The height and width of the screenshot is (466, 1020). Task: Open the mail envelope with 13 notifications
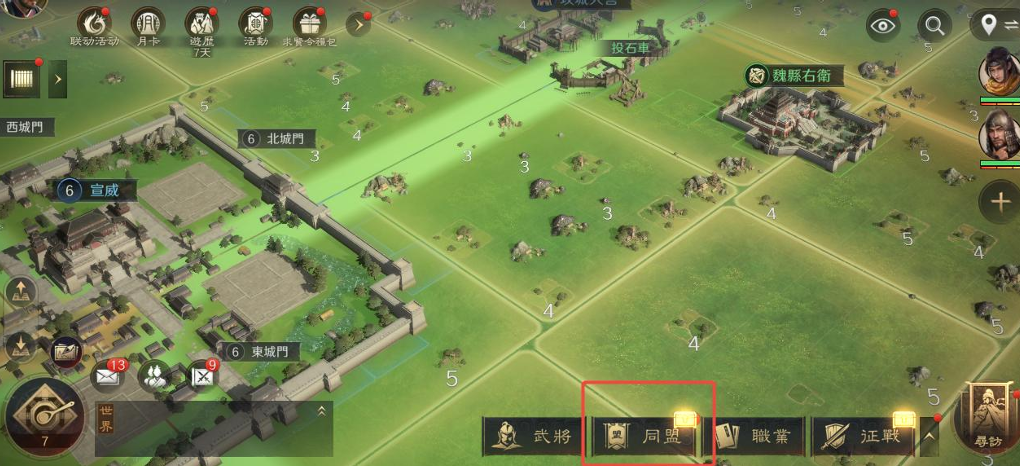[x=106, y=377]
